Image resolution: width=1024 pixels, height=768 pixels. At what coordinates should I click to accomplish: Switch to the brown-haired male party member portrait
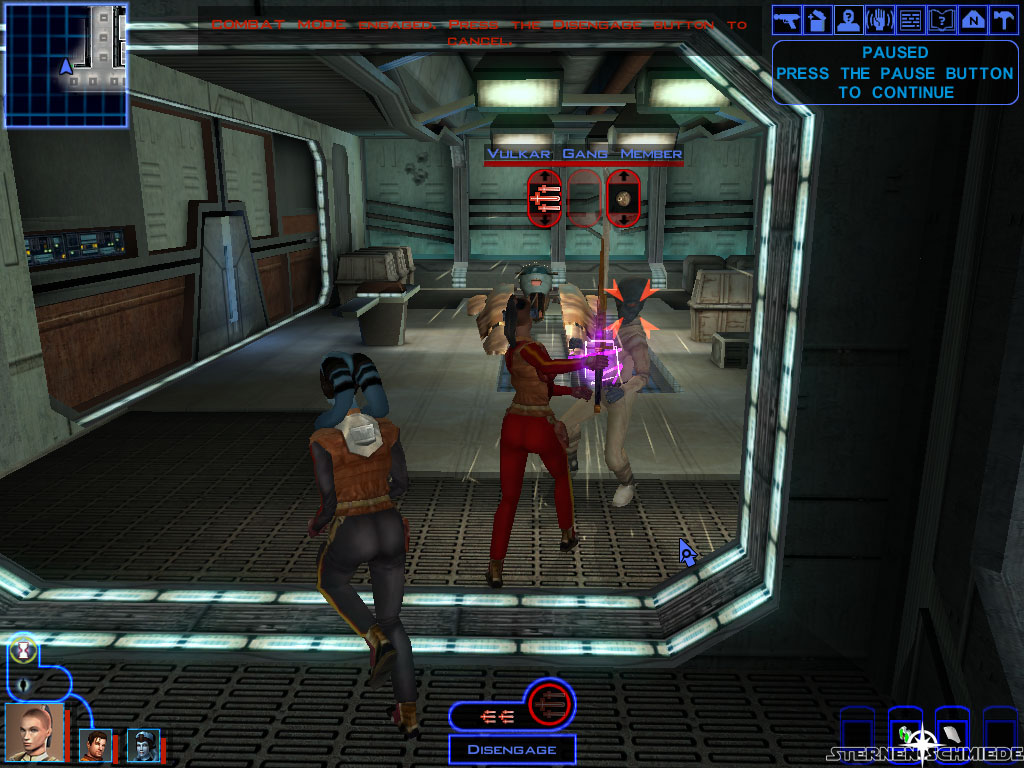[x=96, y=745]
